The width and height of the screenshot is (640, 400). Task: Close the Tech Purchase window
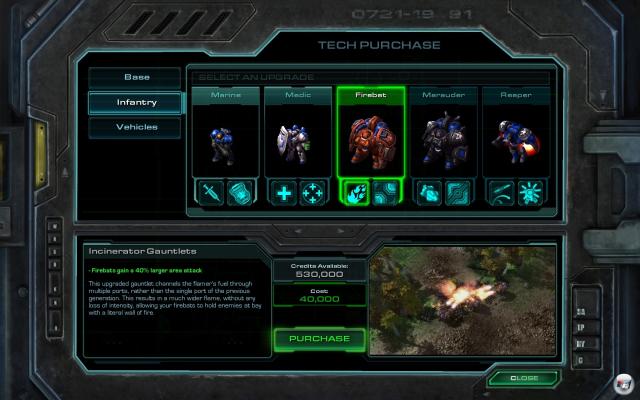point(524,379)
